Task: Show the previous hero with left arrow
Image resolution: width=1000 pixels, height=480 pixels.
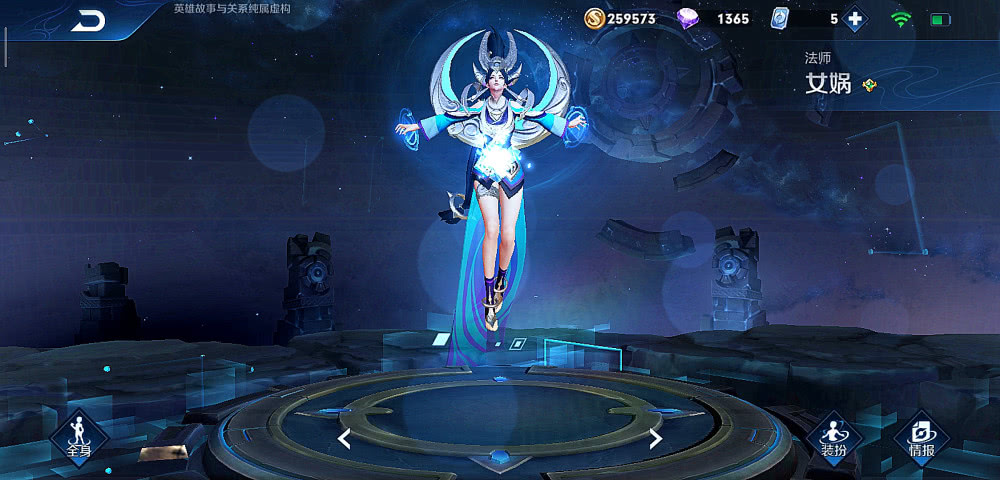Action: (x=344, y=438)
